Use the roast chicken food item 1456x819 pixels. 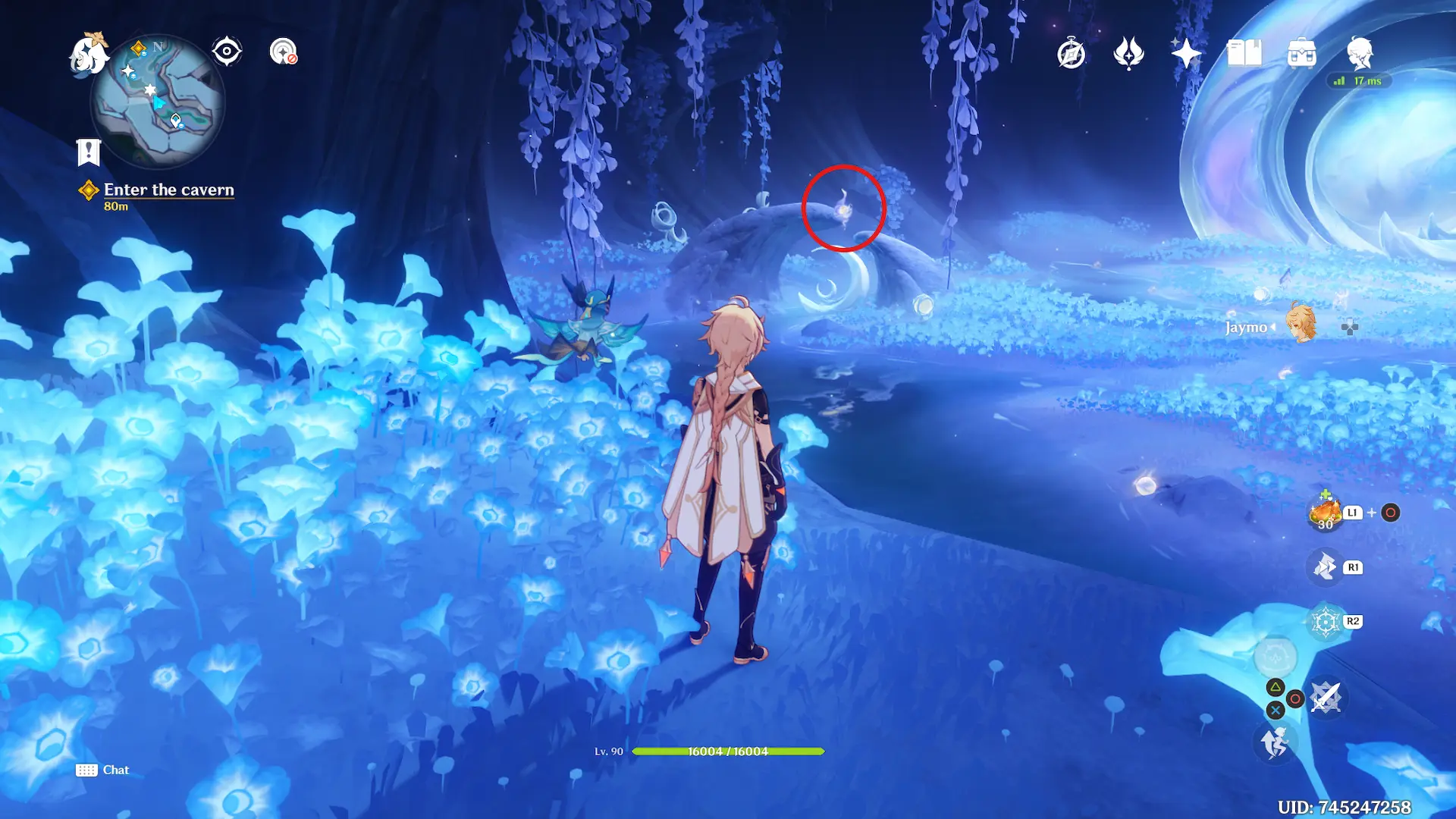(x=1326, y=513)
